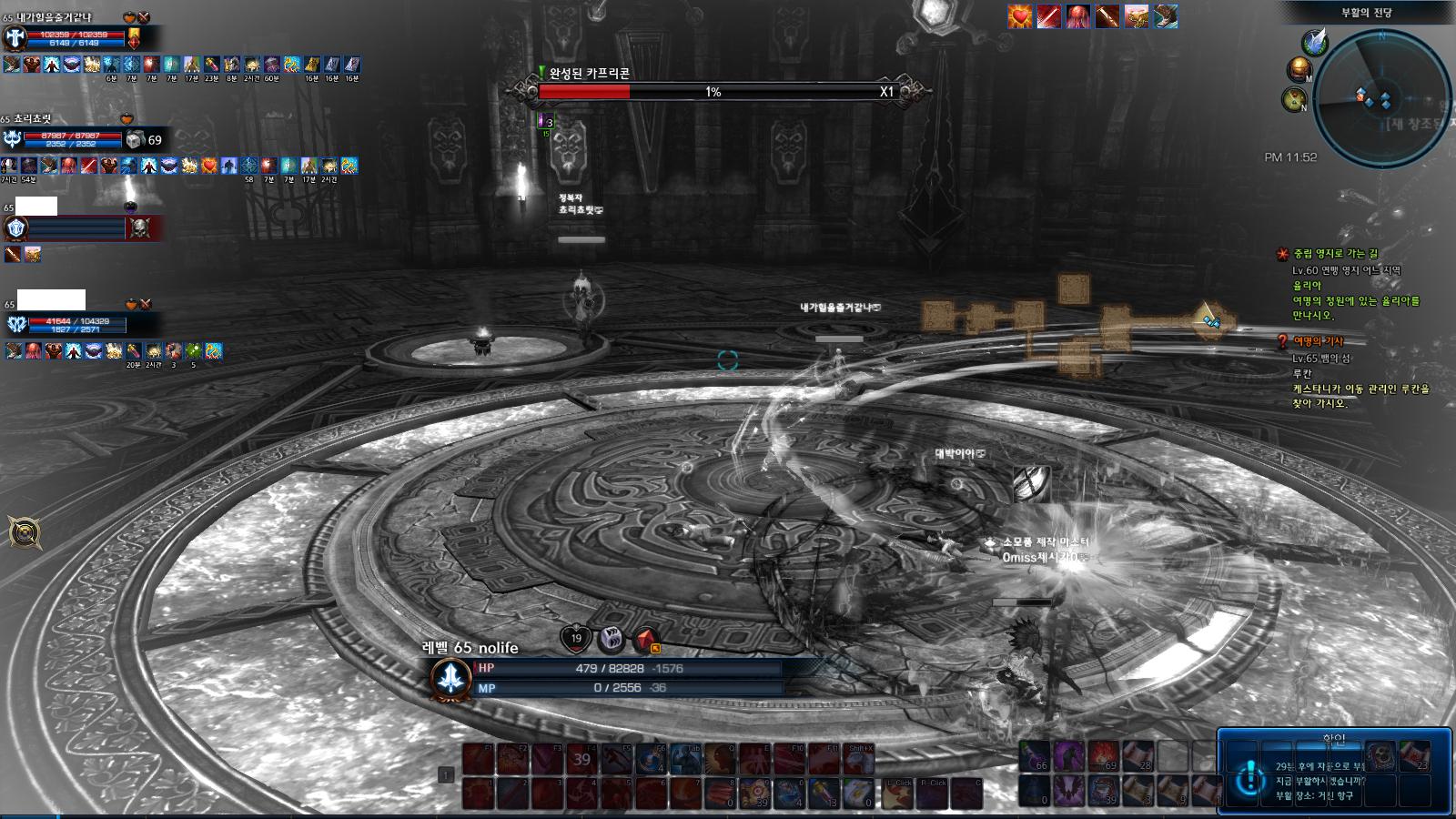The width and height of the screenshot is (1456, 819).
Task: Open the world map globe icon marked M
Action: point(1299,69)
